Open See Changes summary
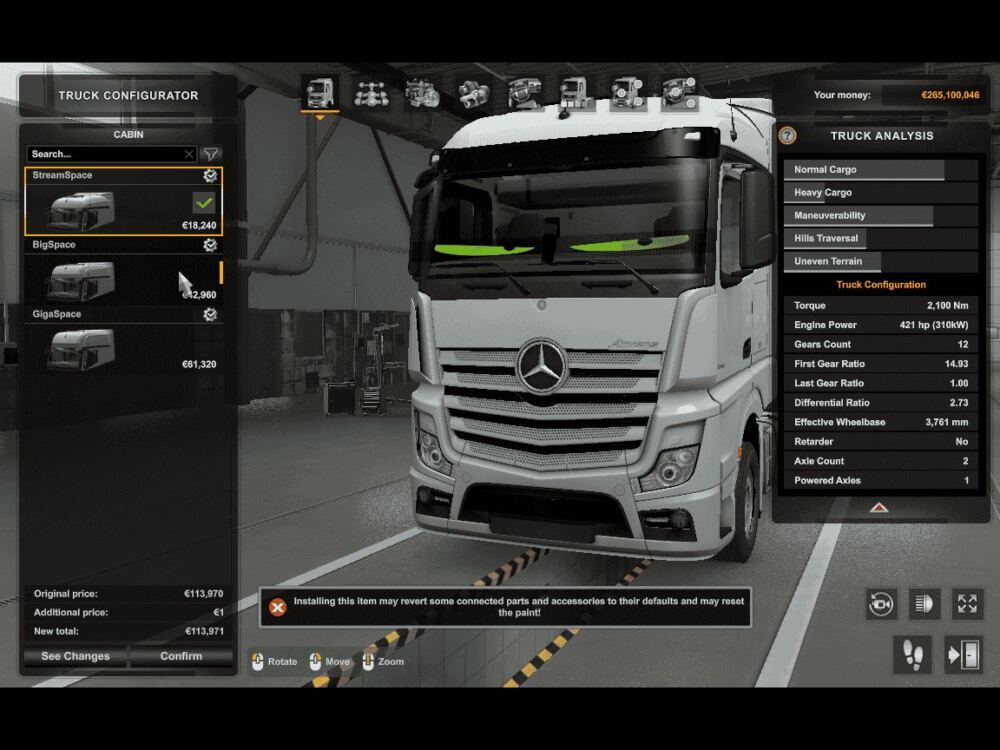Viewport: 1000px width, 750px height. [76, 656]
